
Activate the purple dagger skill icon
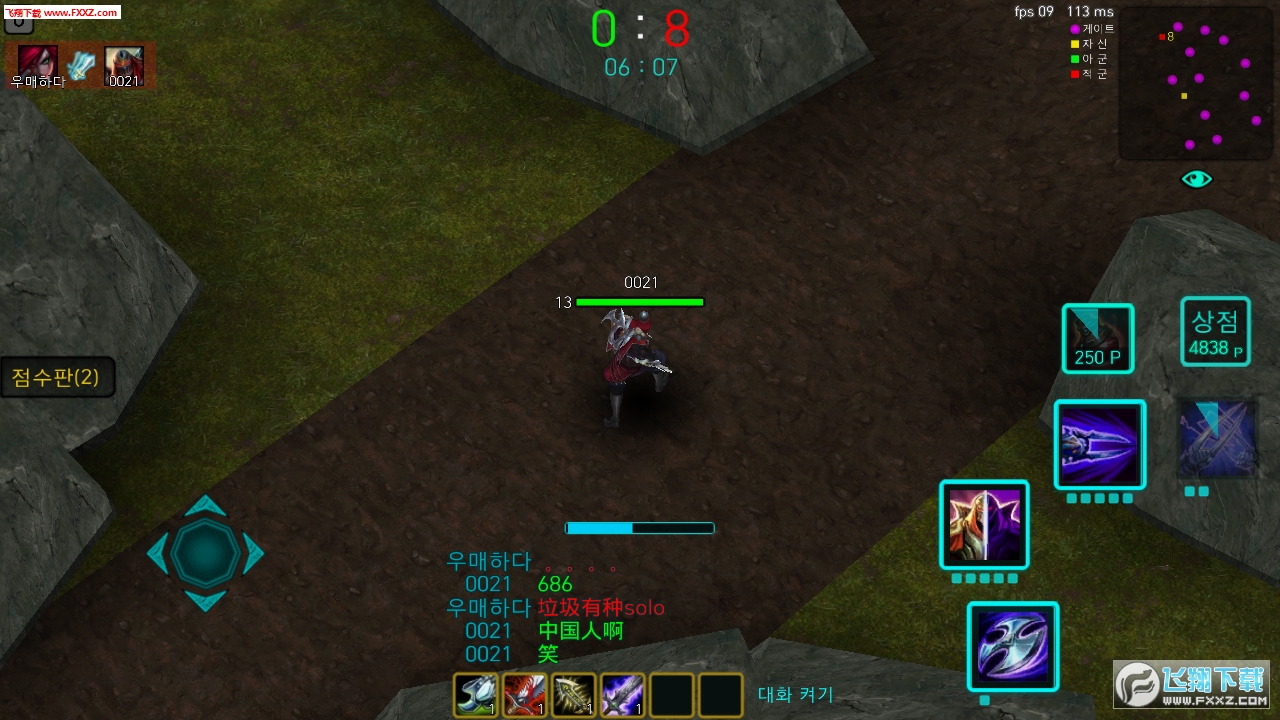1099,443
